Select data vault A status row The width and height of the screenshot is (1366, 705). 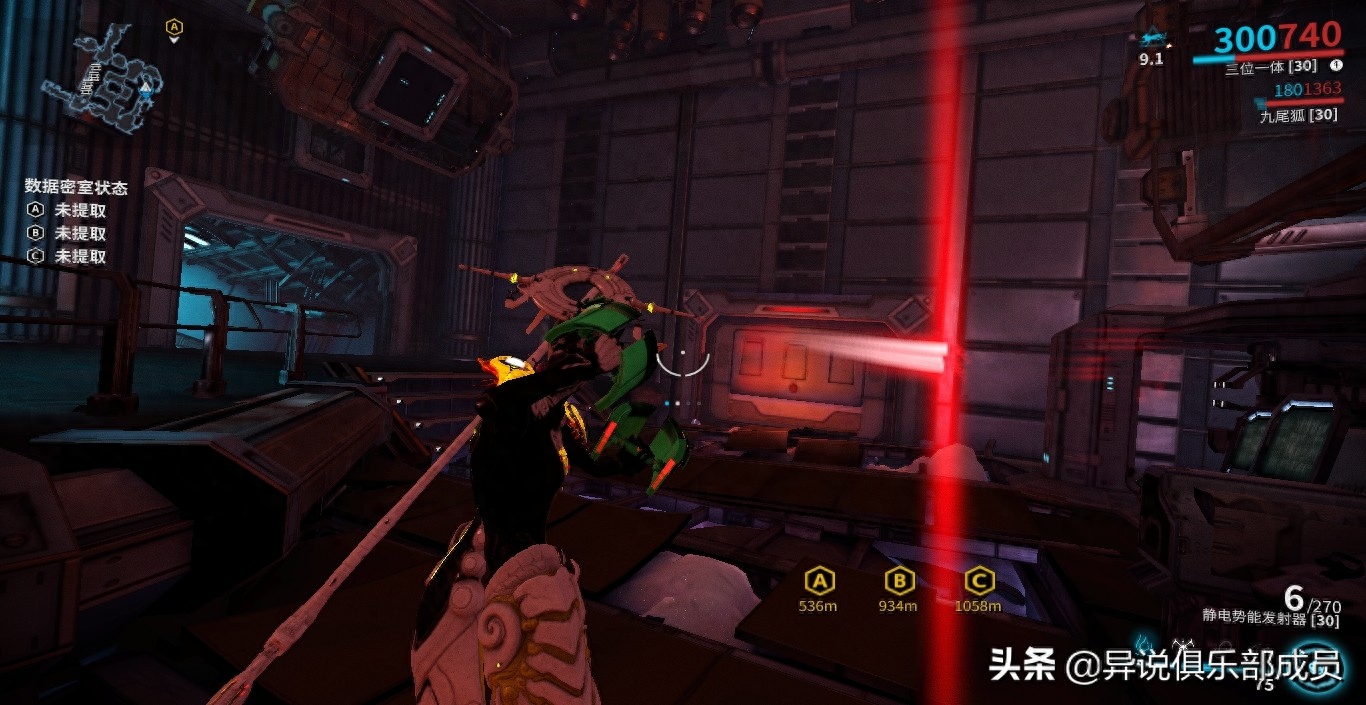pos(67,210)
